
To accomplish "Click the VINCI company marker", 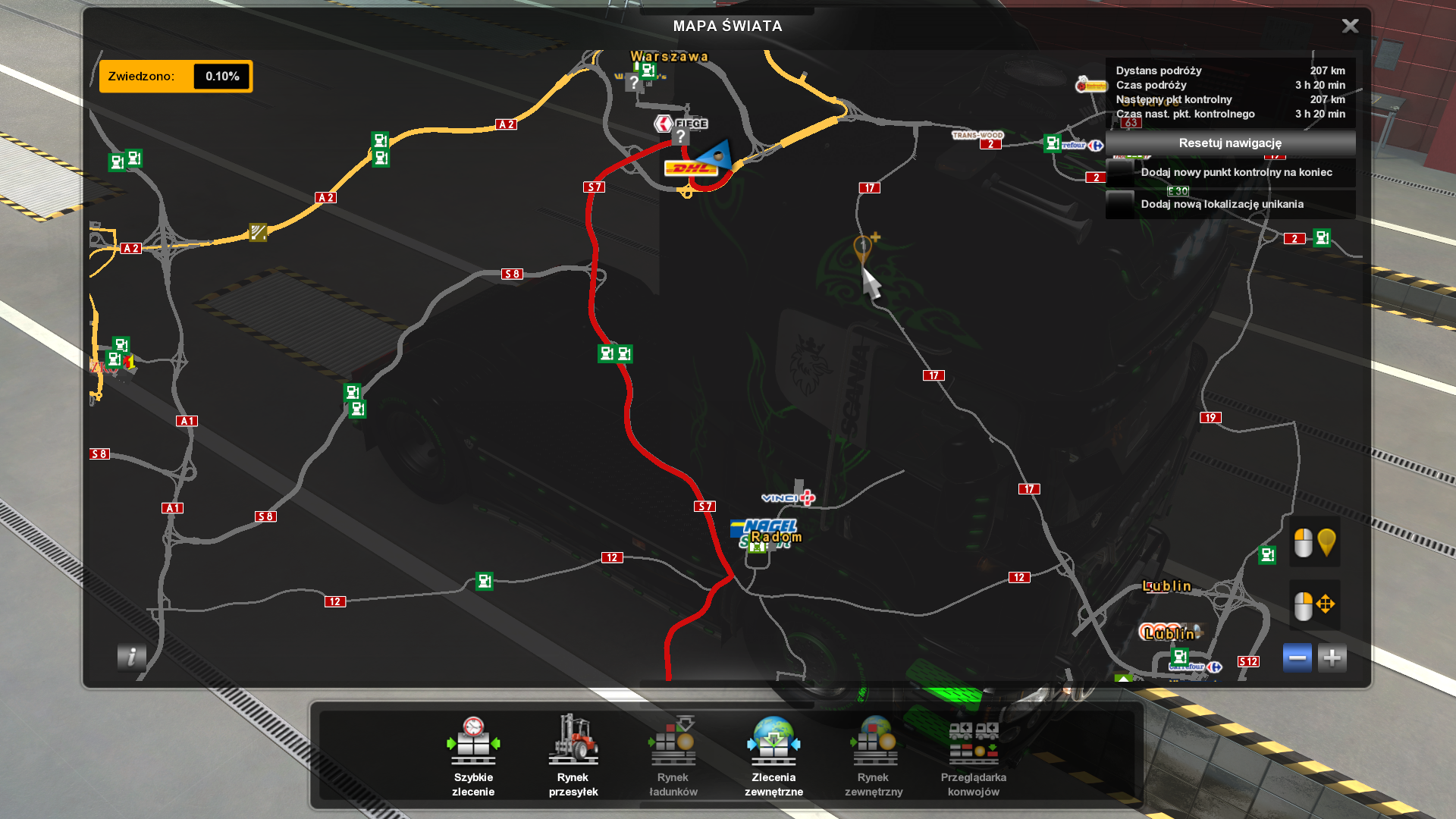I will click(x=787, y=497).
